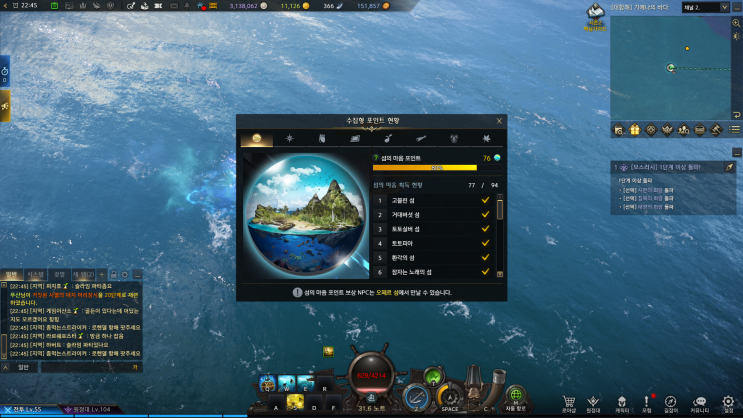Choose the 잠자는 노래의 섬 row
Viewport: 743px width, 418px height.
coord(433,272)
